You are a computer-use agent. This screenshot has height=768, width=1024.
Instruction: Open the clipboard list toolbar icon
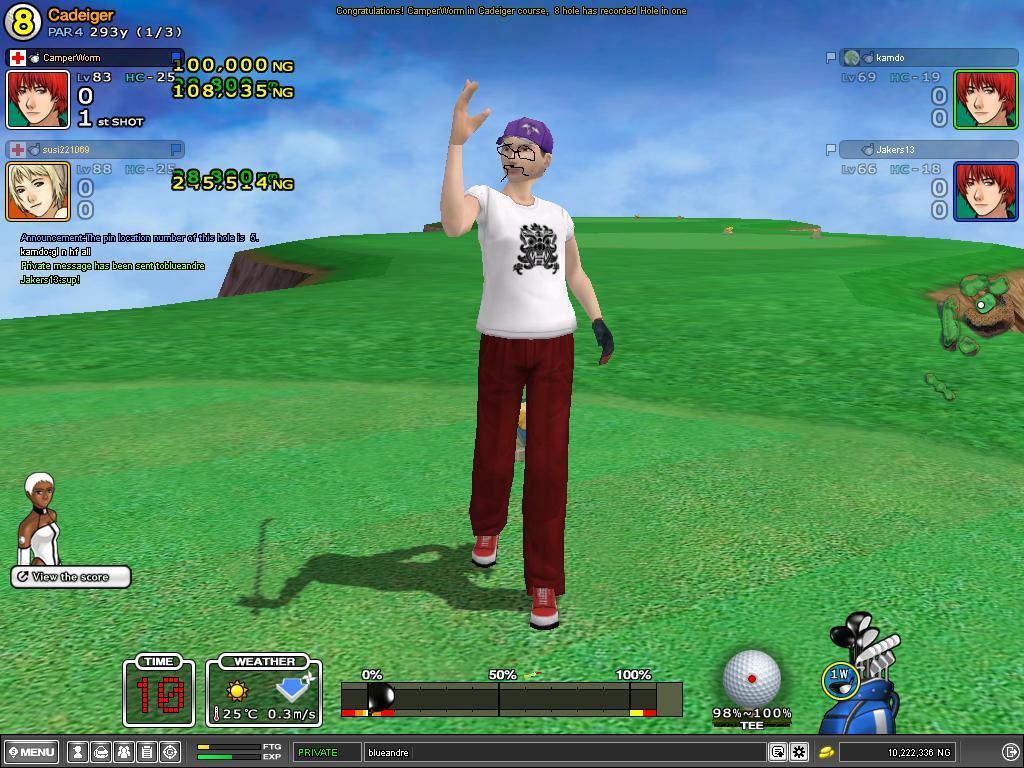point(147,752)
